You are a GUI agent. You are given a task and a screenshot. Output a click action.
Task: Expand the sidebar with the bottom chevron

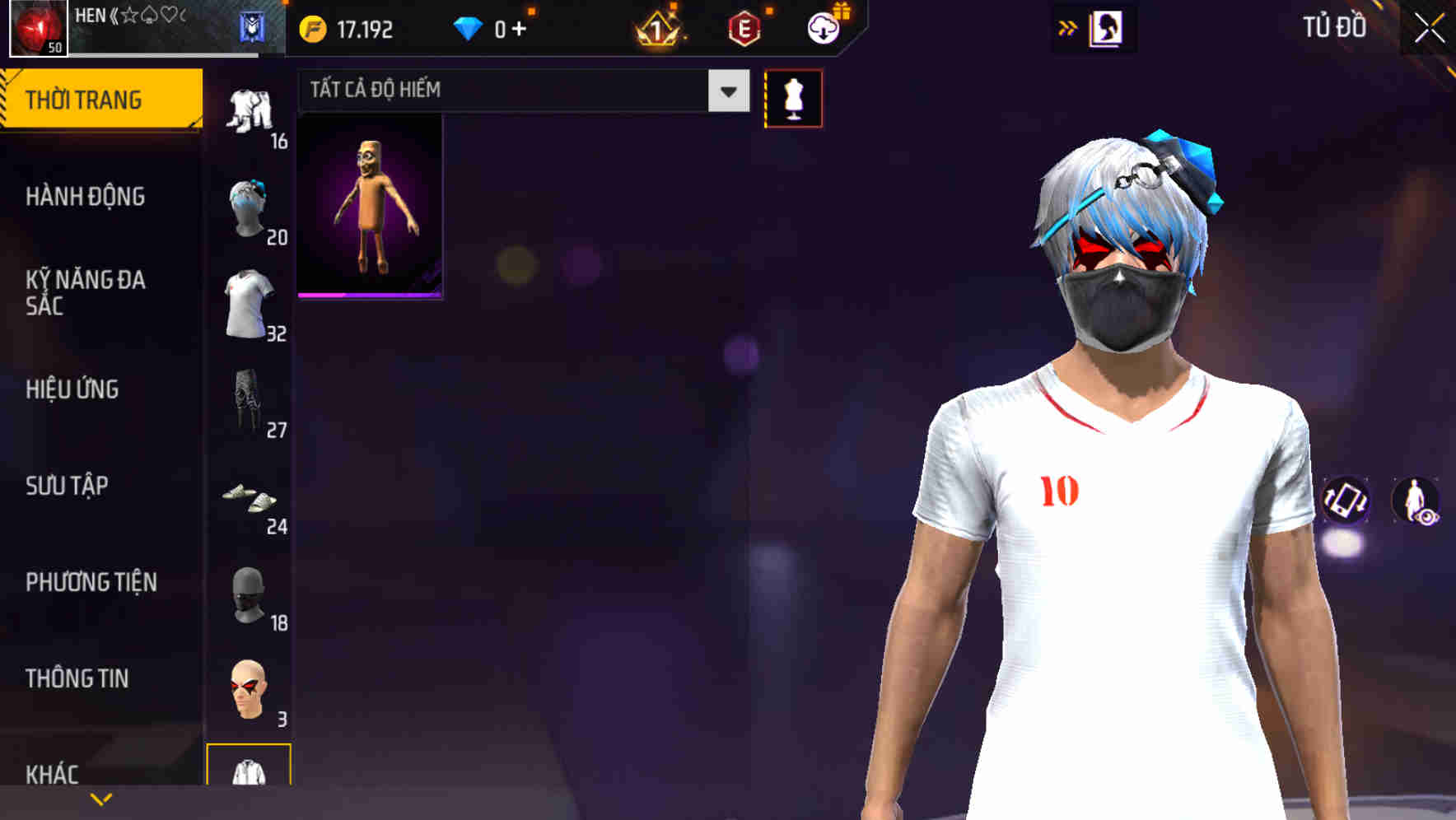point(101,799)
